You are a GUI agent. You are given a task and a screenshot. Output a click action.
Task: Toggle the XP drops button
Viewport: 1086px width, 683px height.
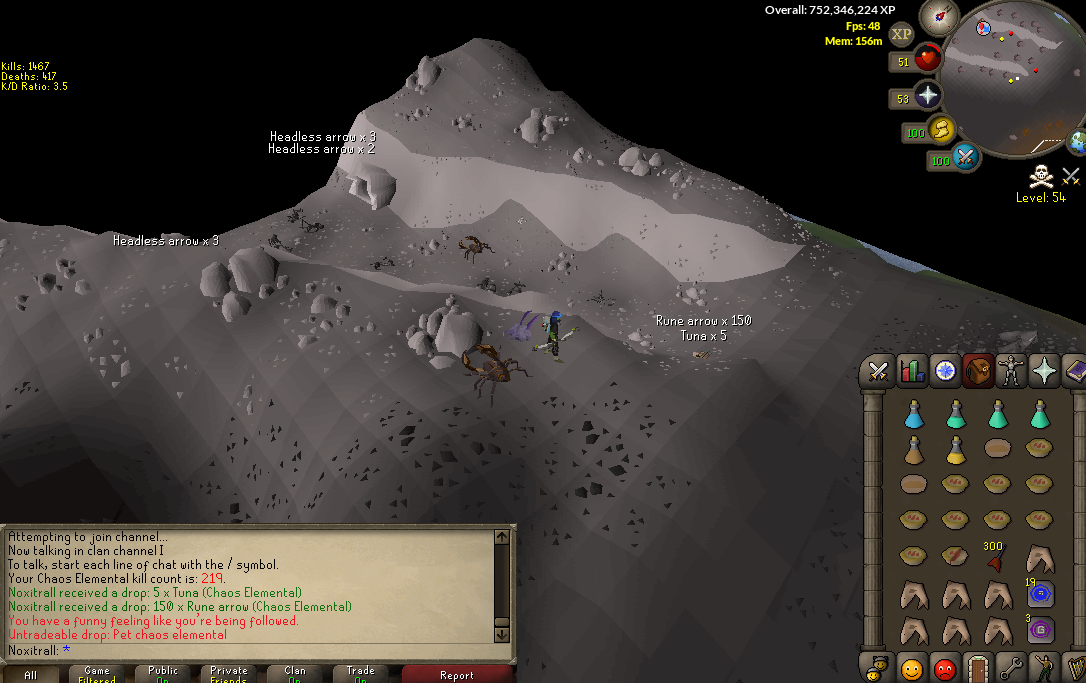click(x=901, y=34)
